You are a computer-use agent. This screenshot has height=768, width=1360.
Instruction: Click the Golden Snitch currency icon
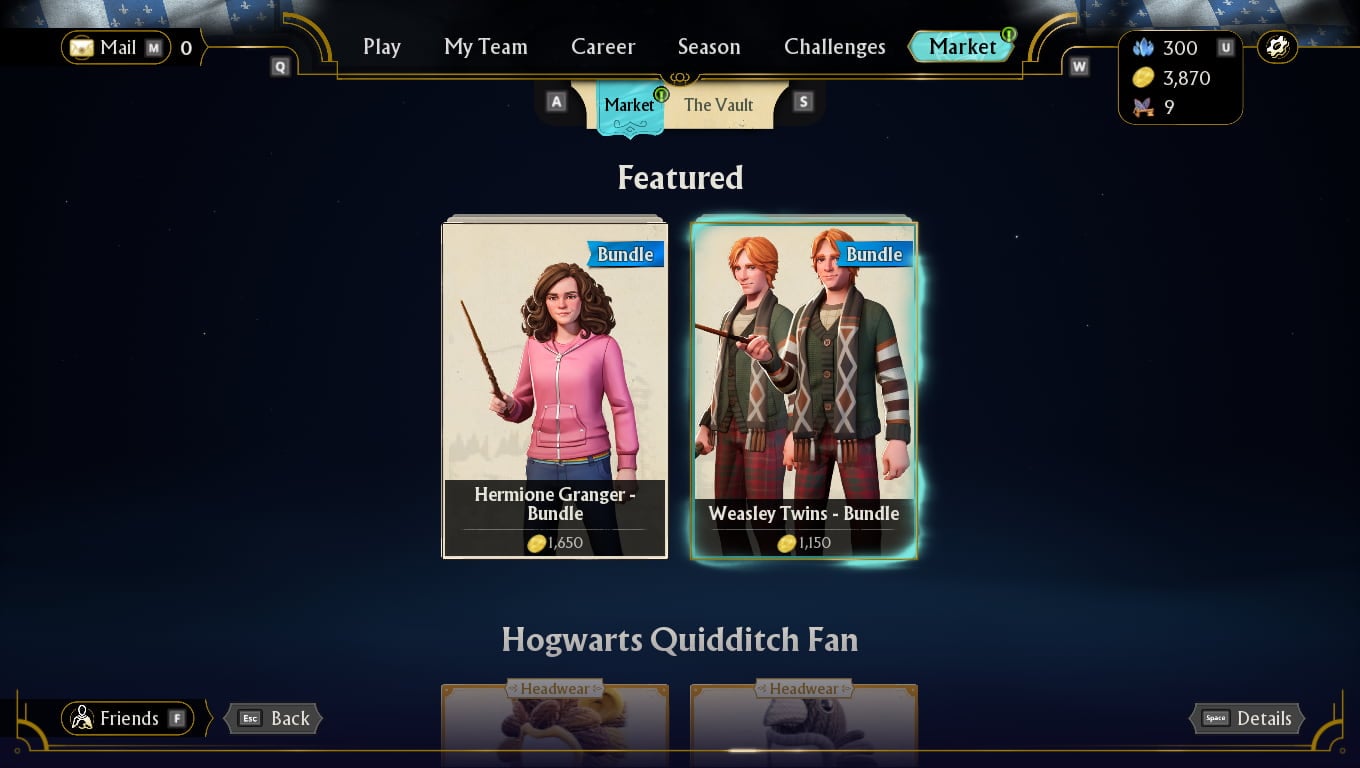click(x=1142, y=106)
